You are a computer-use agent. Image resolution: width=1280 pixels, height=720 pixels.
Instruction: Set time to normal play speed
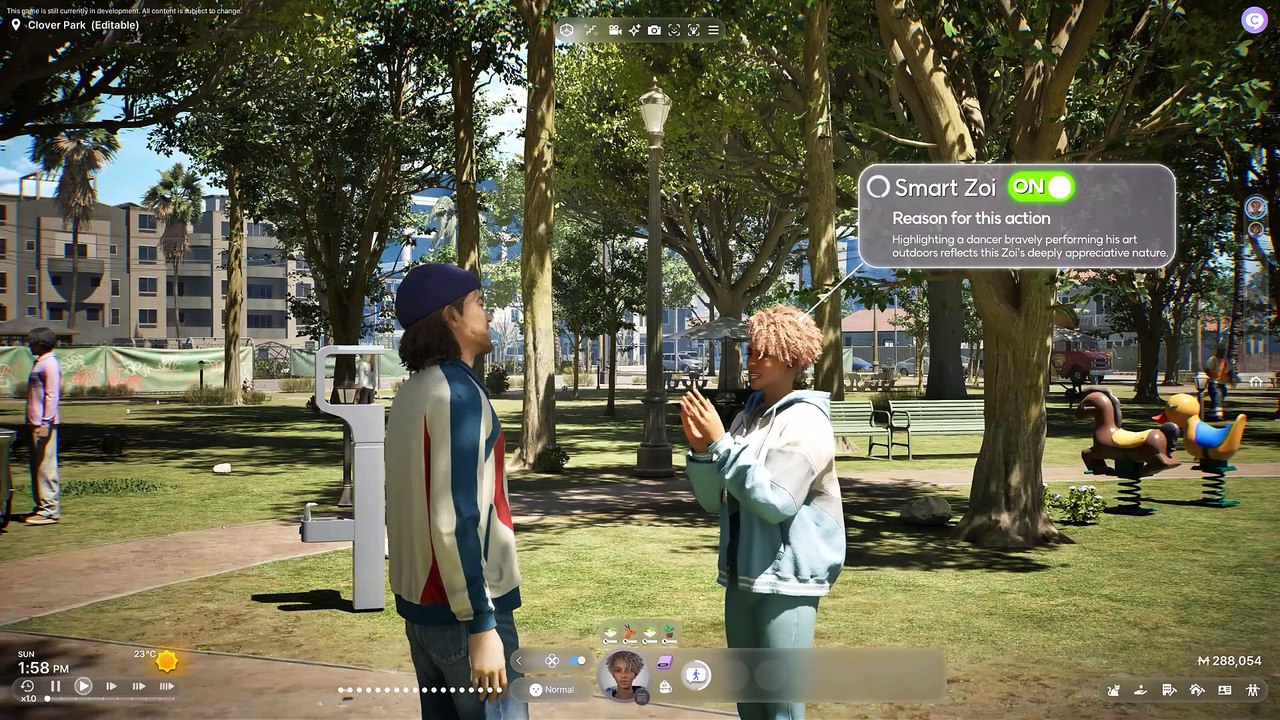coord(83,686)
